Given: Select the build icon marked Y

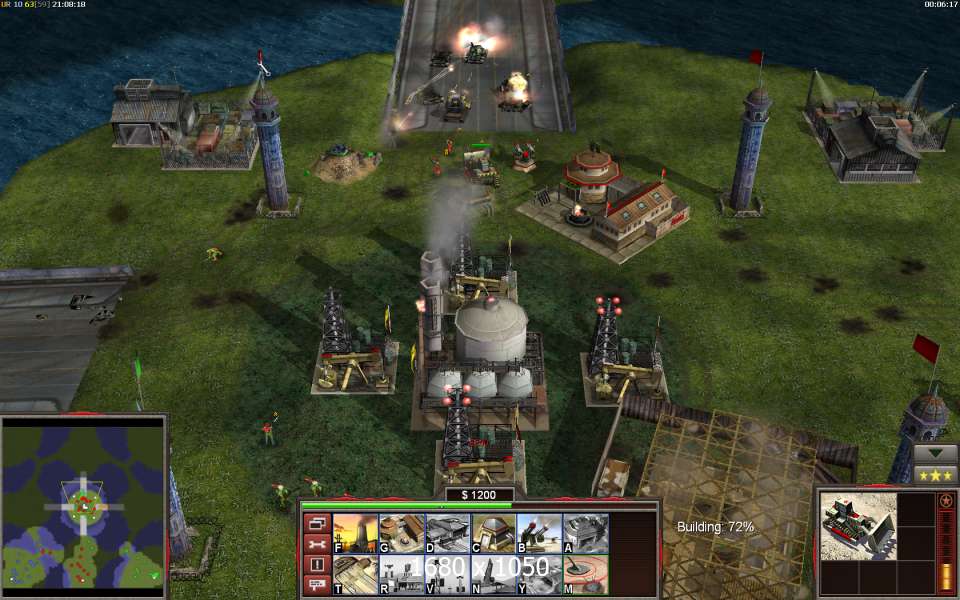Looking at the screenshot, I should pyautogui.click(x=539, y=575).
